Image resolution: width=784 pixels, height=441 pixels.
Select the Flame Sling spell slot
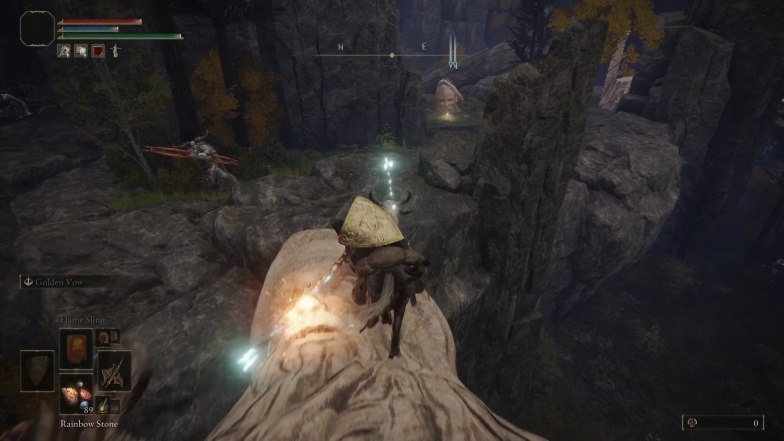76,347
